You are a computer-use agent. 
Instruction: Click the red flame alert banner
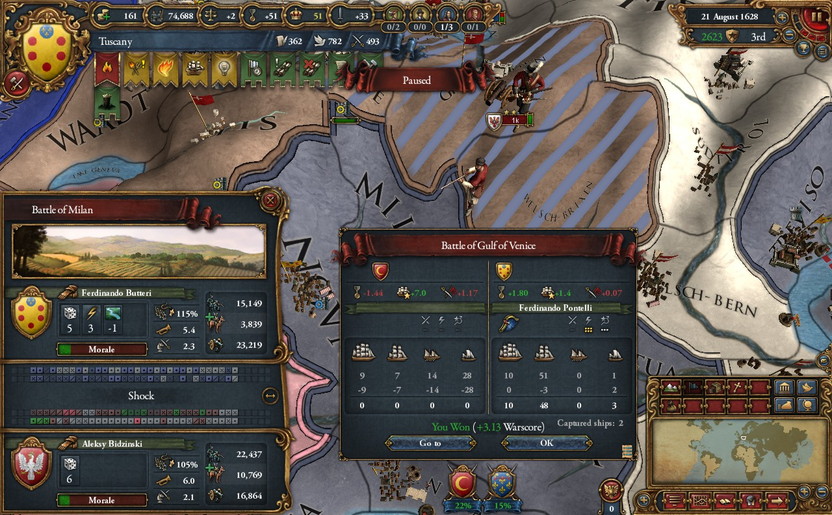point(107,67)
